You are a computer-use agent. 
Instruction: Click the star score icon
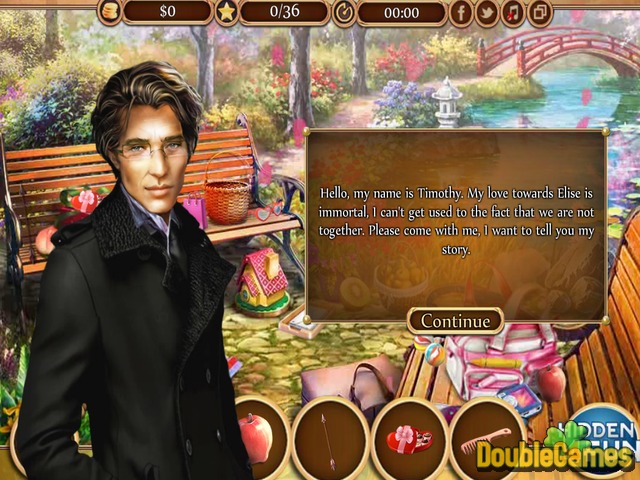[x=227, y=12]
